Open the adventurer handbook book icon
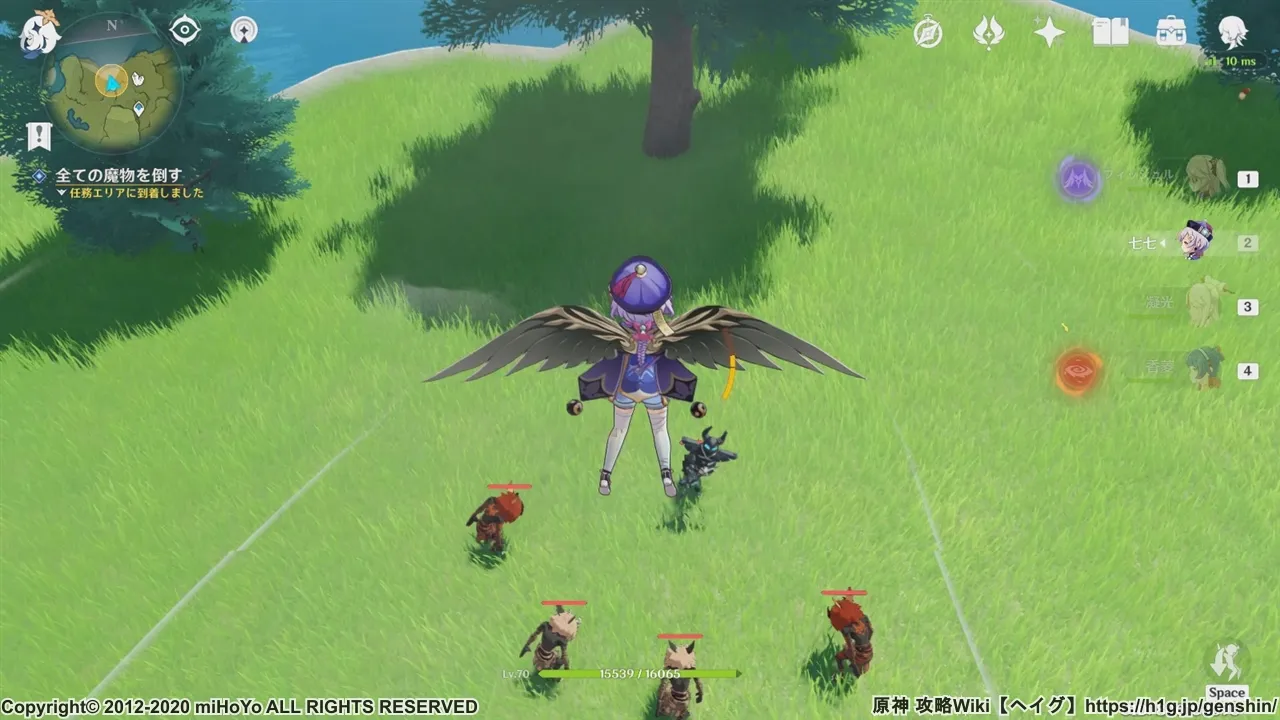The height and width of the screenshot is (720, 1280). click(x=1110, y=33)
